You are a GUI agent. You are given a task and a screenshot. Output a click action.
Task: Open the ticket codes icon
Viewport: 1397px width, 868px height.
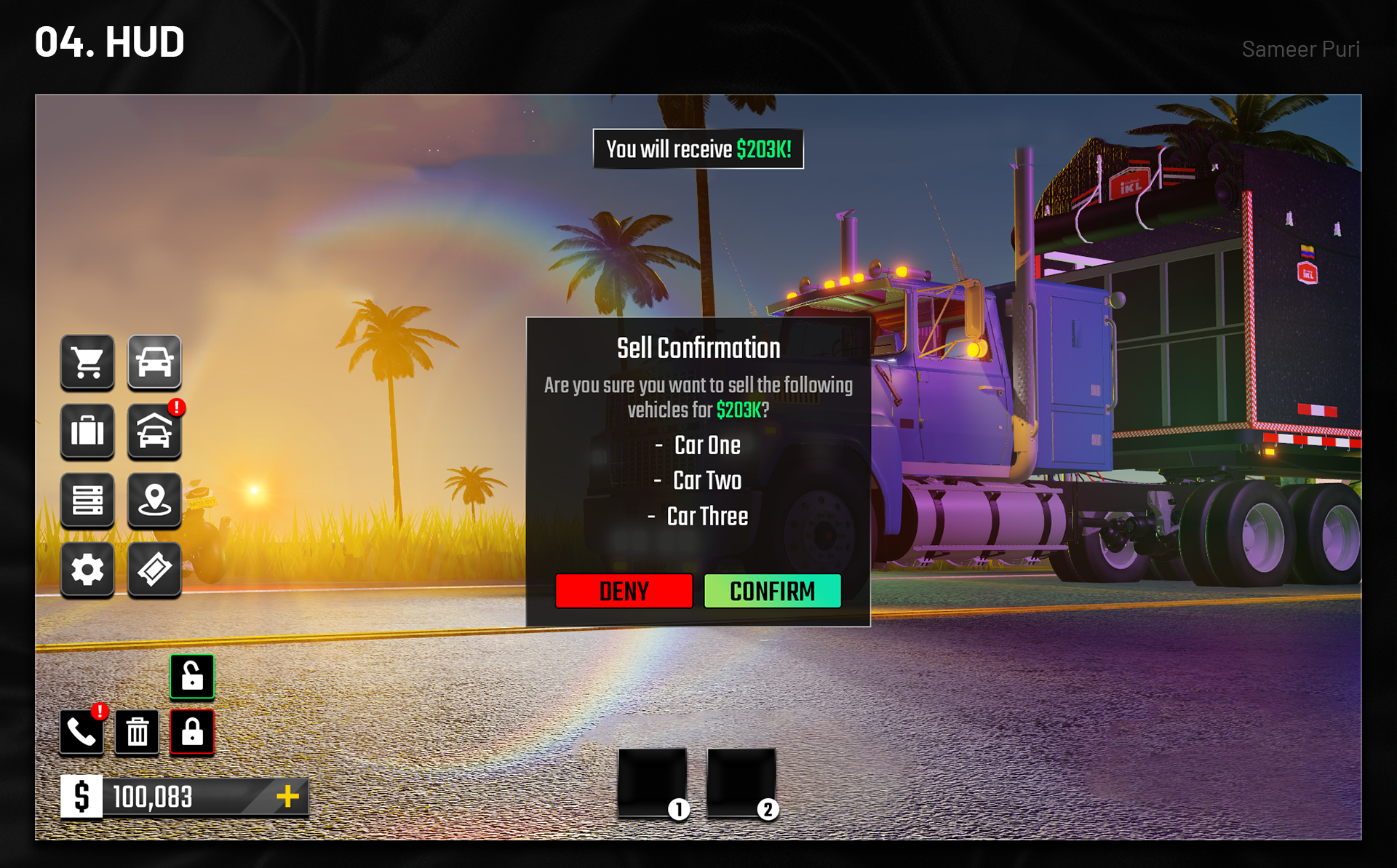tap(154, 569)
